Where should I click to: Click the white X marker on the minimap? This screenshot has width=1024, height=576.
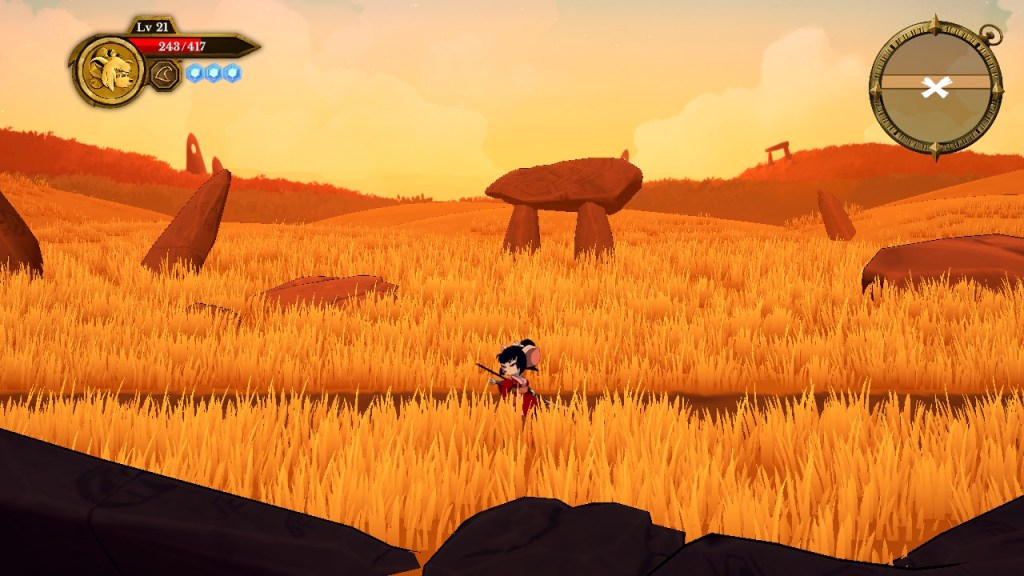point(935,87)
